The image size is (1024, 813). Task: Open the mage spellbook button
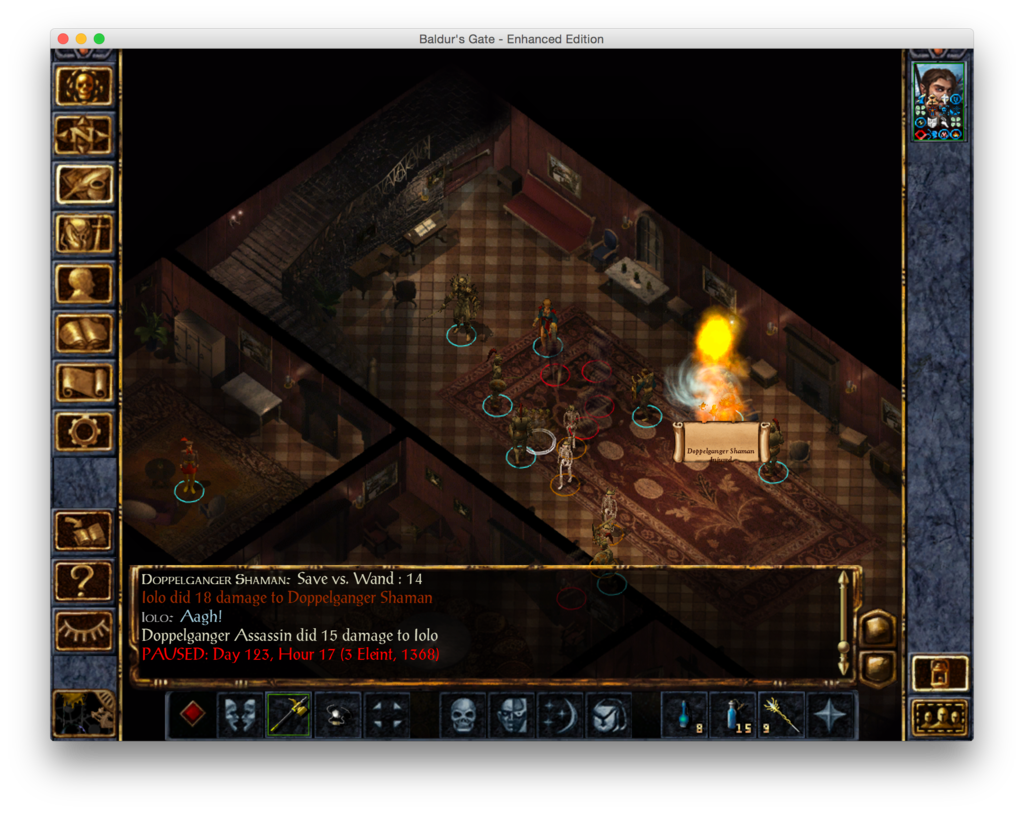[84, 333]
